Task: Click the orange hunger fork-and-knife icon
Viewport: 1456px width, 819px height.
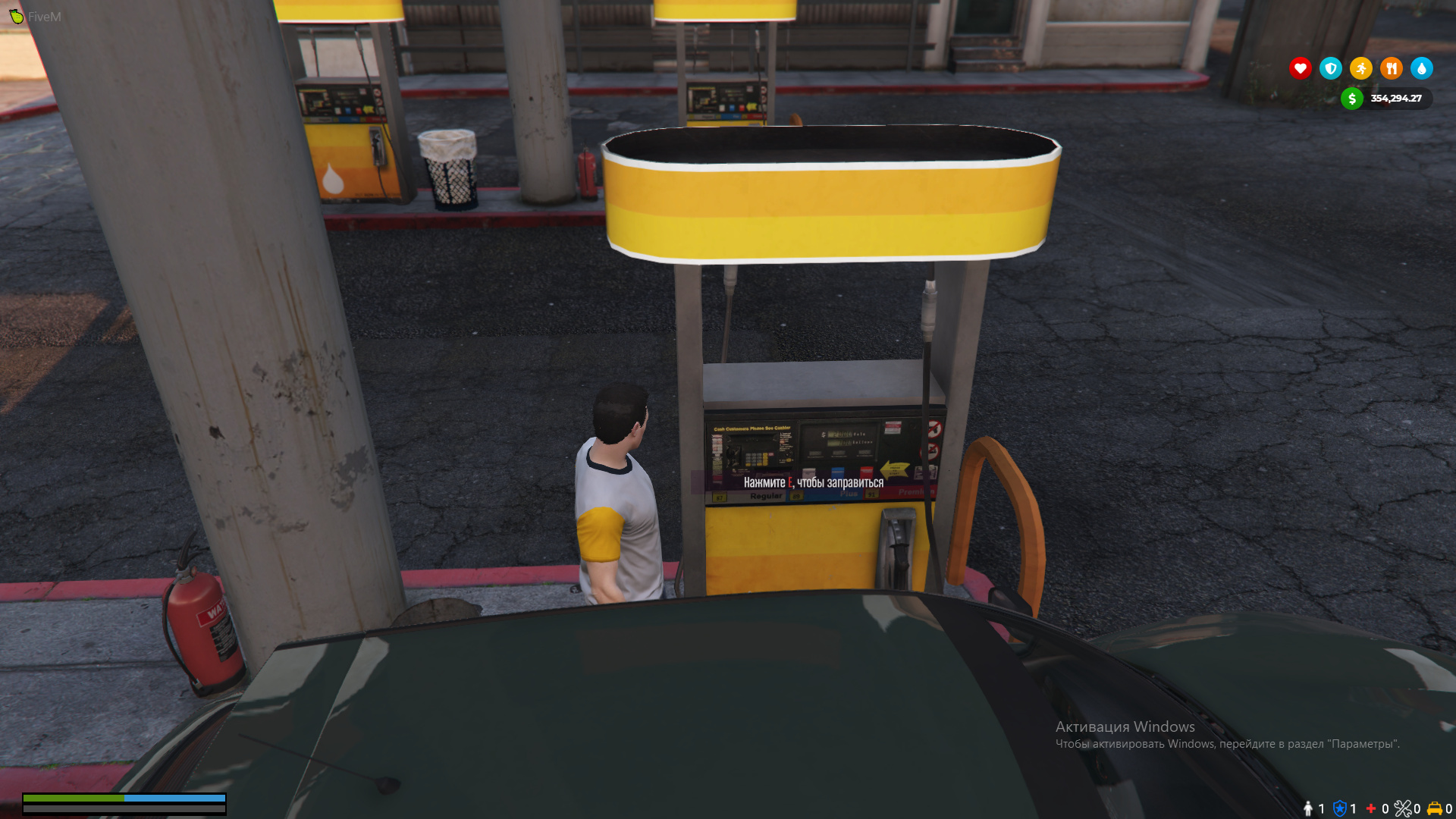Action: 1391,68
